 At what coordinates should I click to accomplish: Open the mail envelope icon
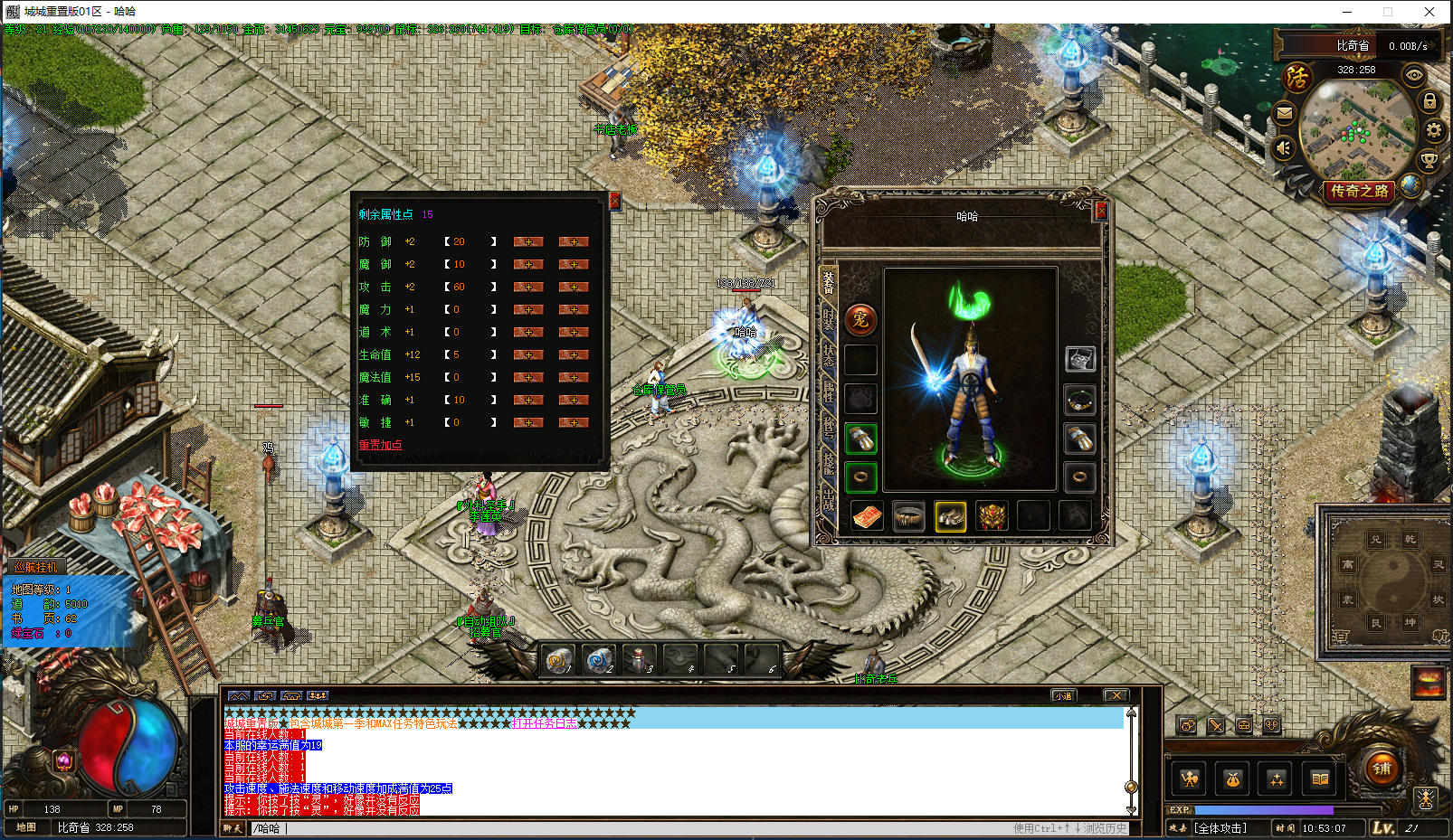click(x=1284, y=113)
